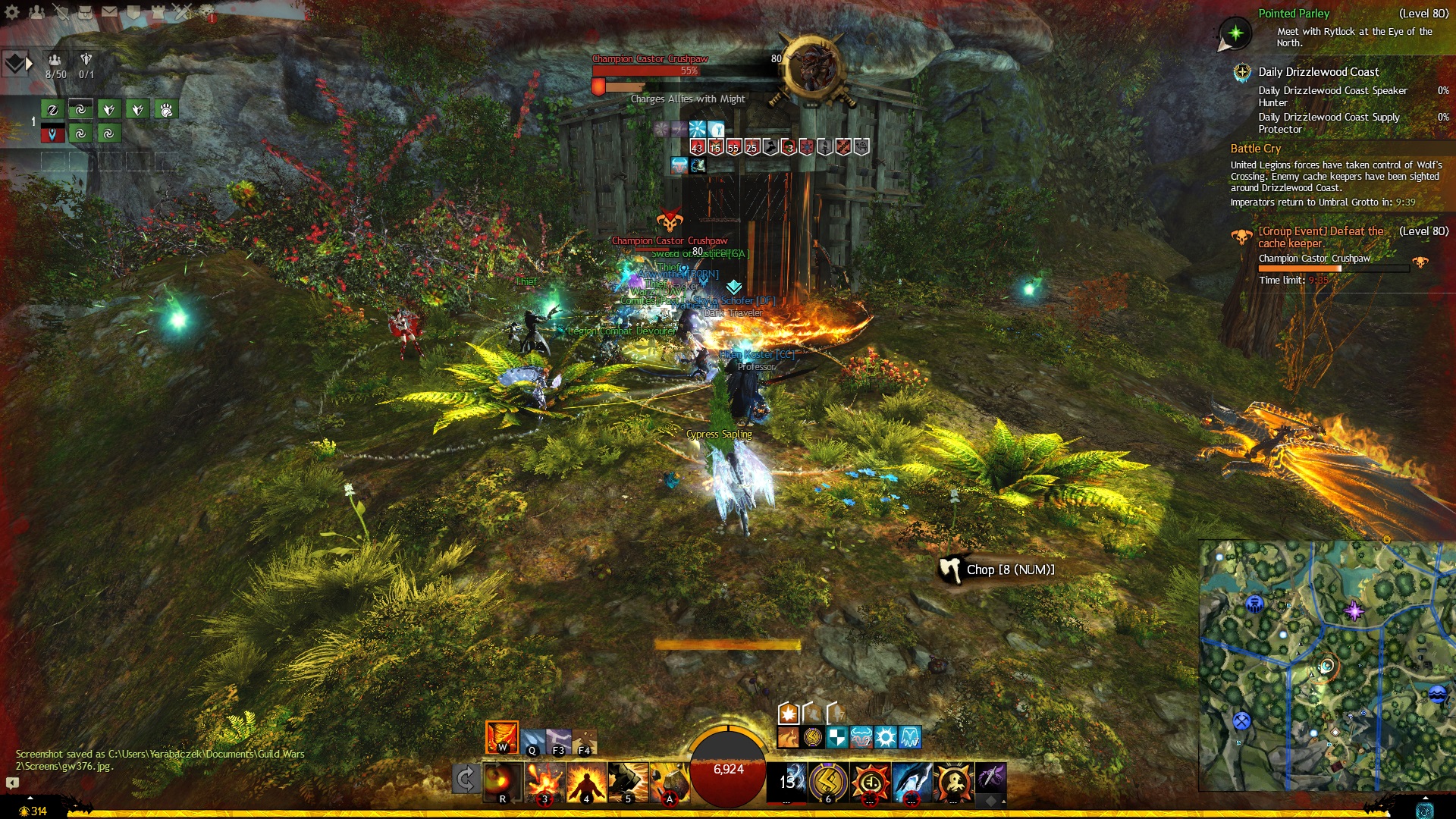The image size is (1456, 819).
Task: Open the game menu gear icon
Action: 12,12
